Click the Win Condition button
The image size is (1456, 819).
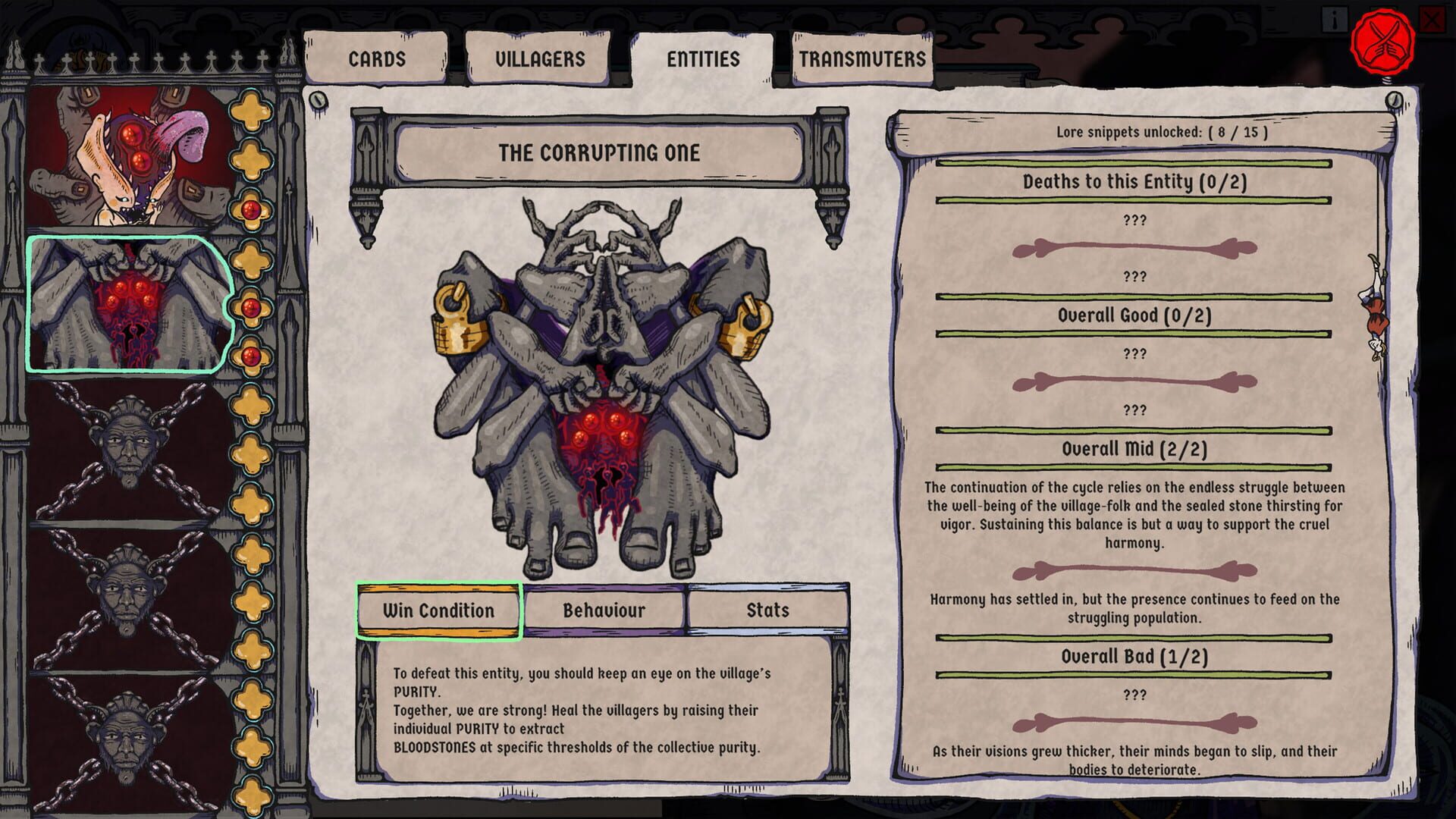click(438, 610)
